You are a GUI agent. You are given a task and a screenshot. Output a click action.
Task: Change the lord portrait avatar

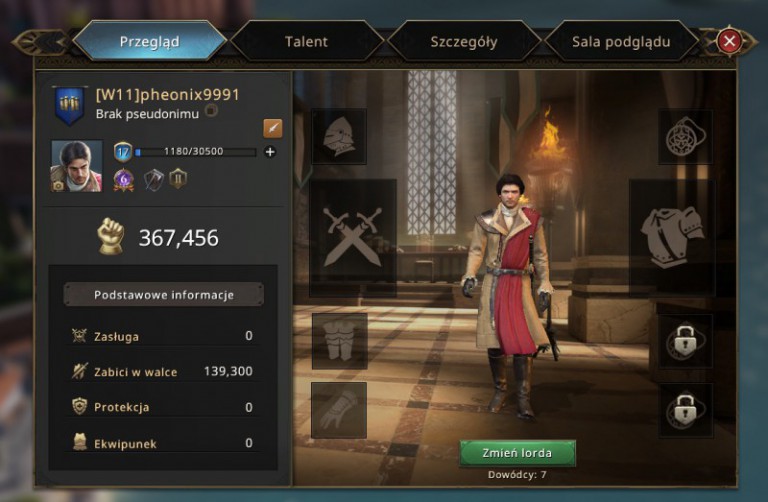pyautogui.click(x=77, y=165)
